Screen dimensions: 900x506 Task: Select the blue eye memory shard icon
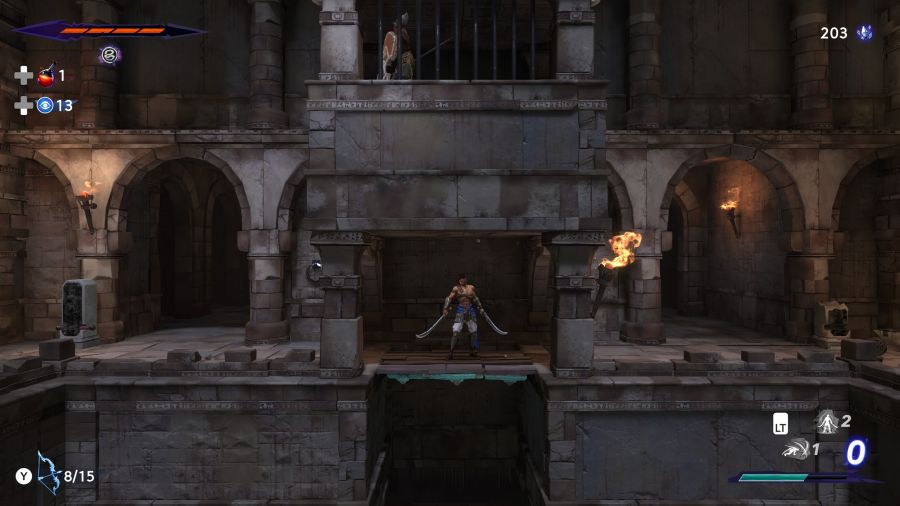point(45,105)
